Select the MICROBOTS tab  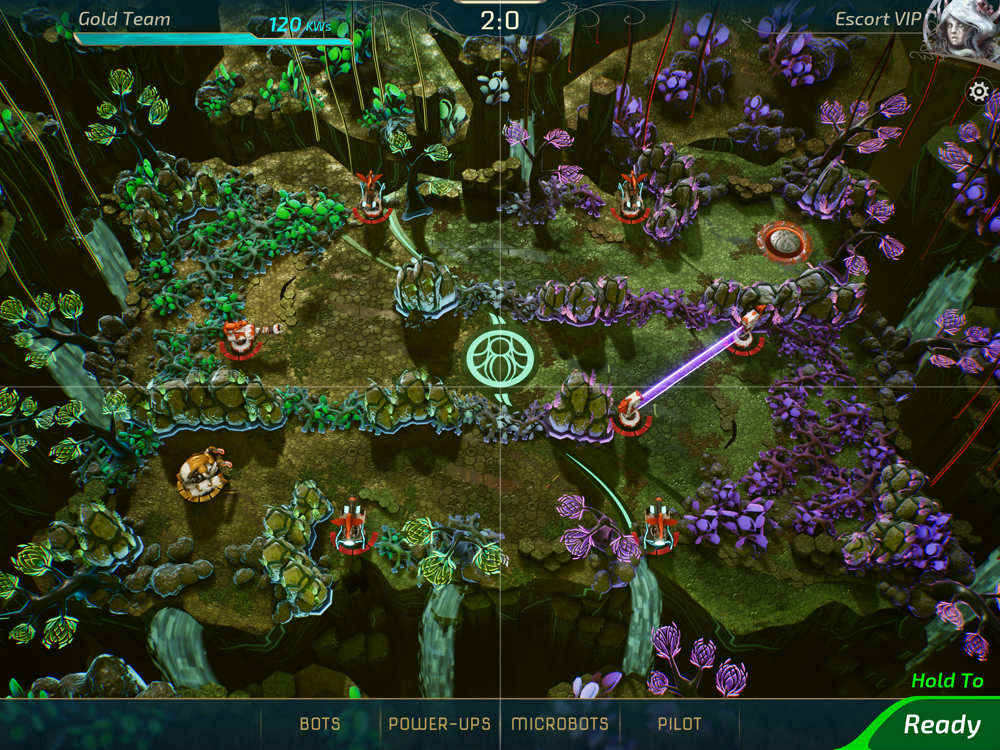point(560,724)
